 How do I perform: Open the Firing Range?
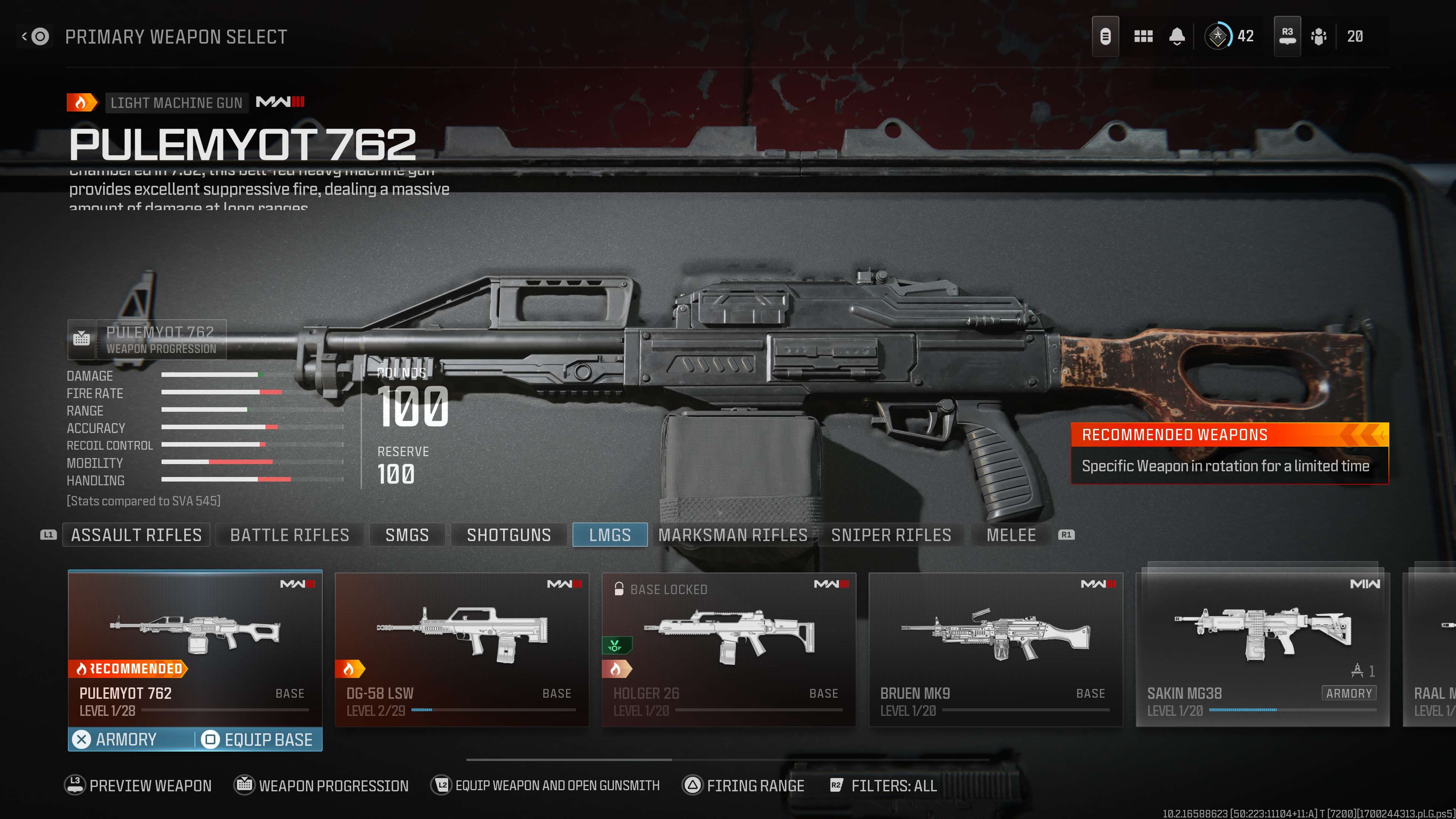(744, 786)
